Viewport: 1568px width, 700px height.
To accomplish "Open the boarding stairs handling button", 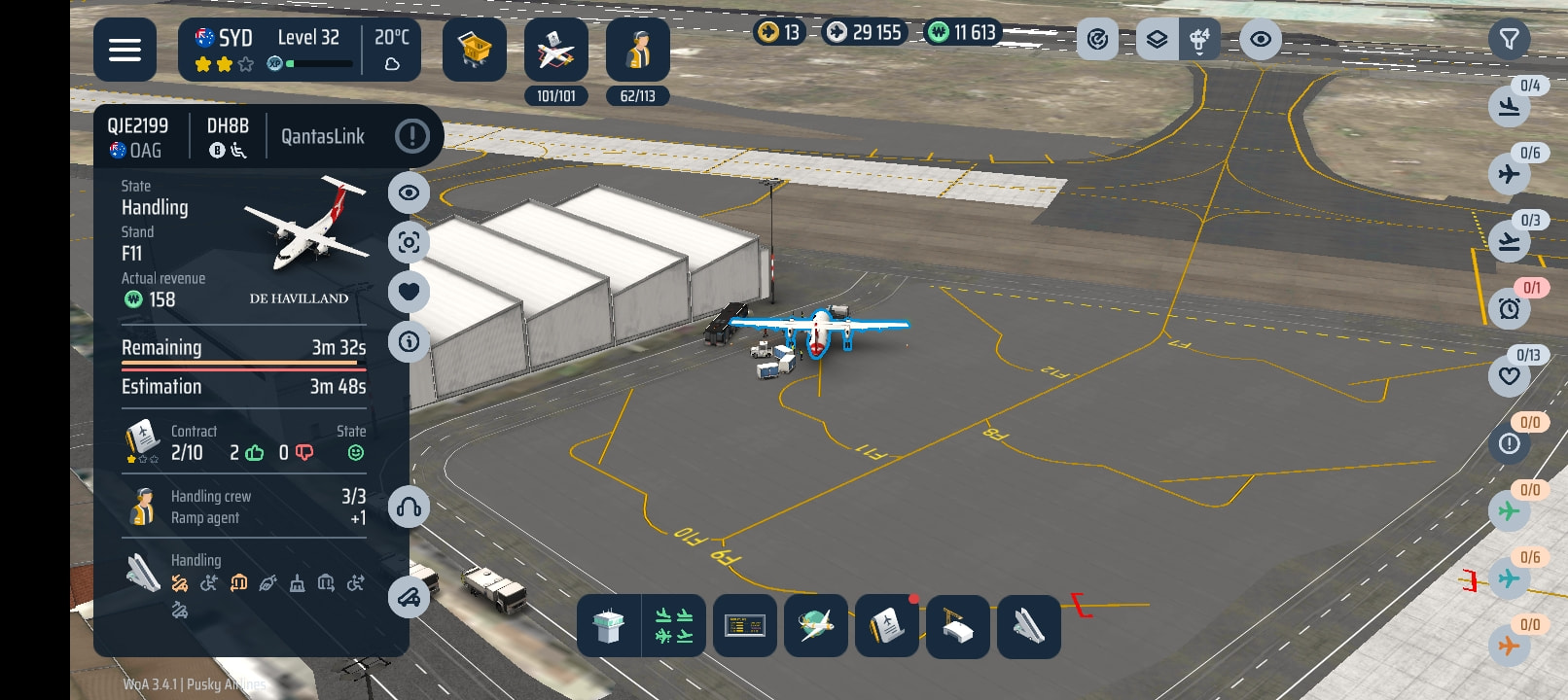I will click(1028, 627).
